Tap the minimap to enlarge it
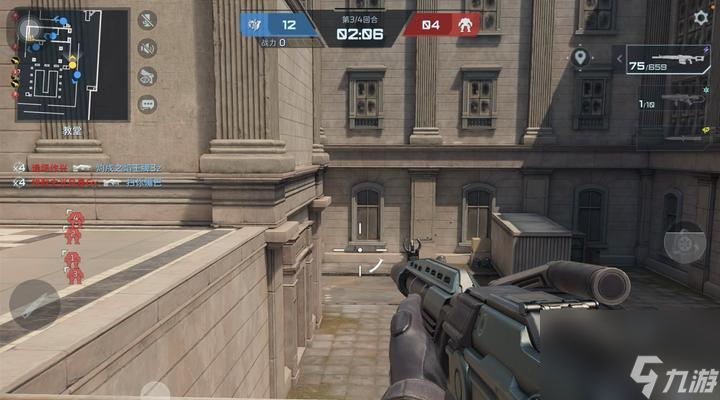This screenshot has width=720, height=400. click(x=71, y=64)
